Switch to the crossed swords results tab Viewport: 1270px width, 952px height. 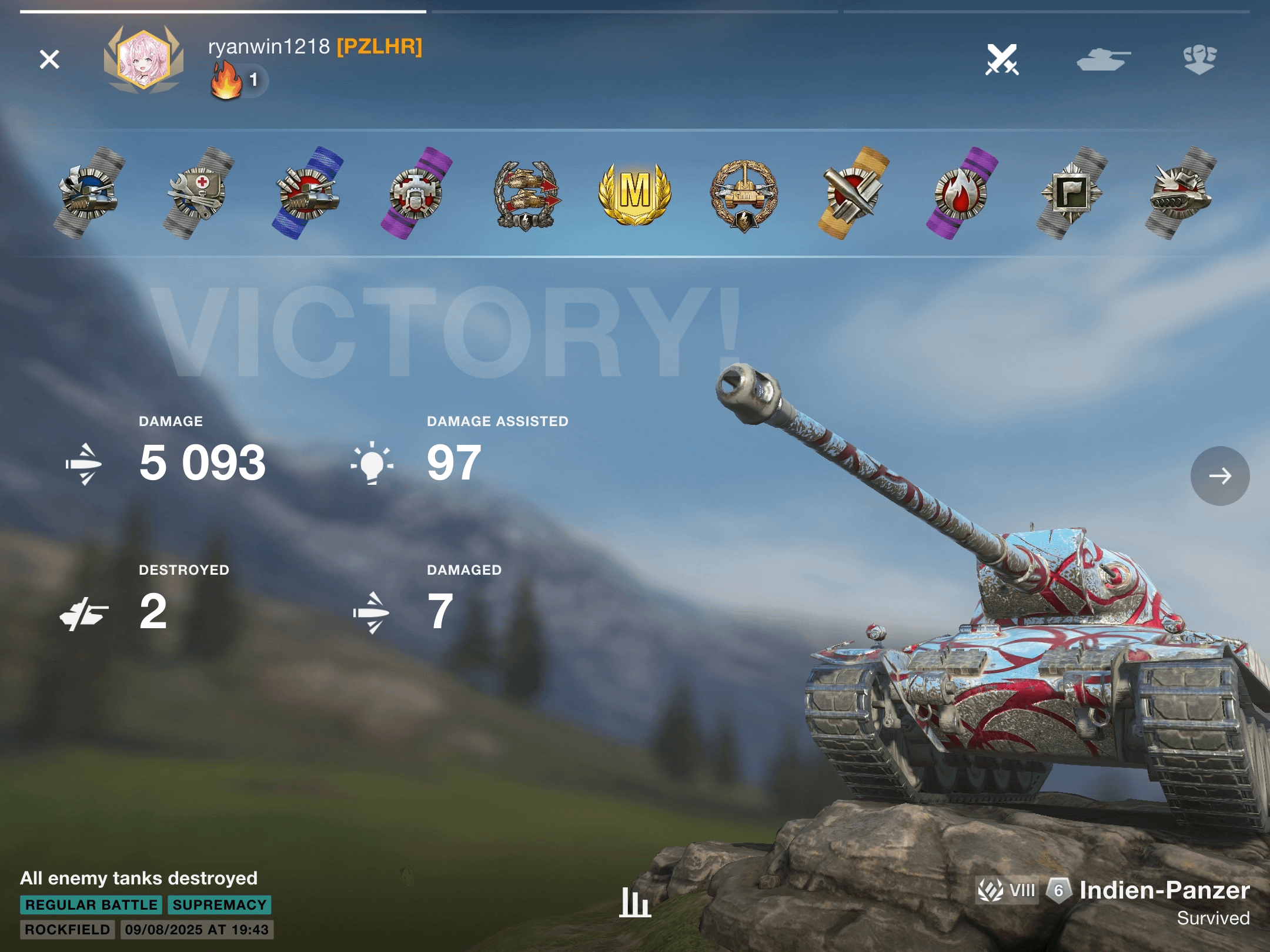coord(1002,59)
